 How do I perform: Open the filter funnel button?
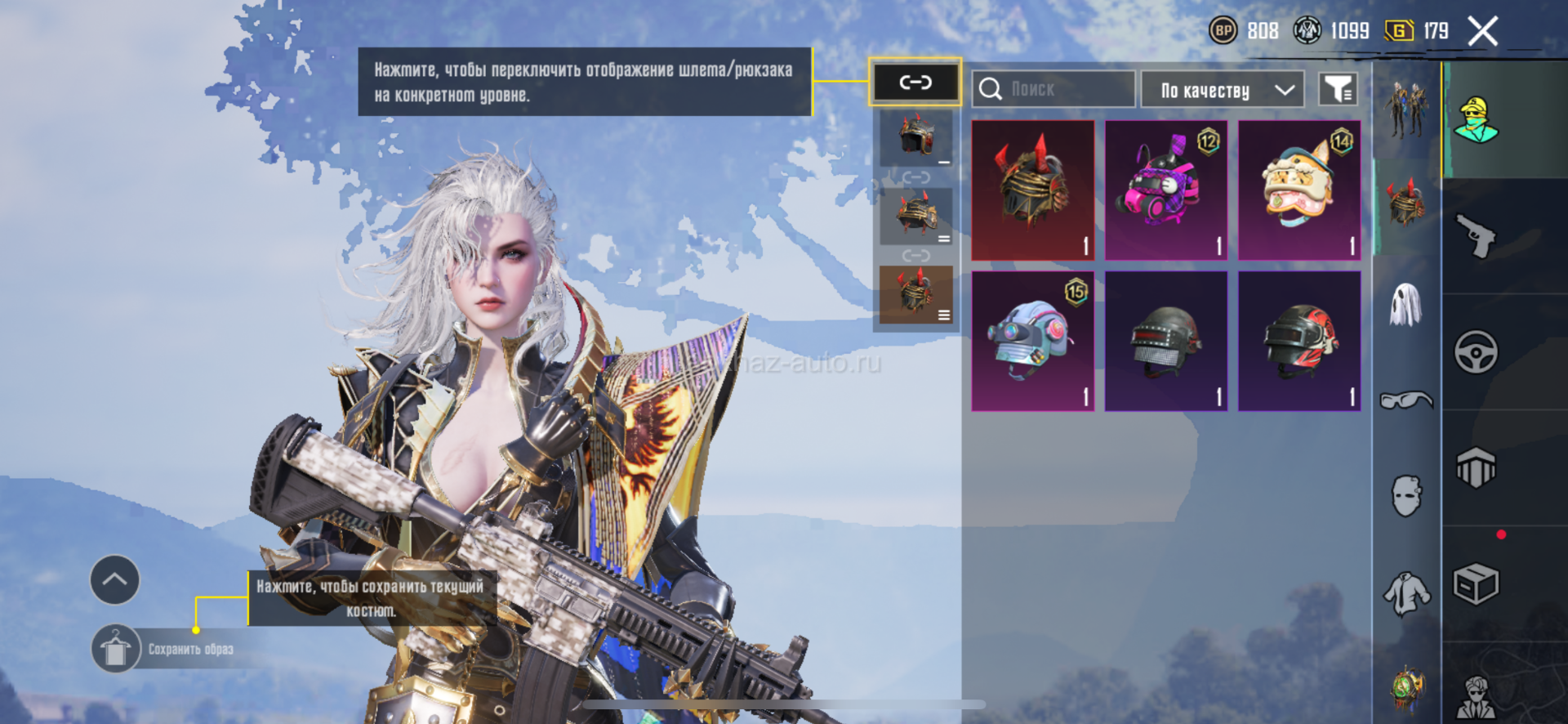[1338, 89]
